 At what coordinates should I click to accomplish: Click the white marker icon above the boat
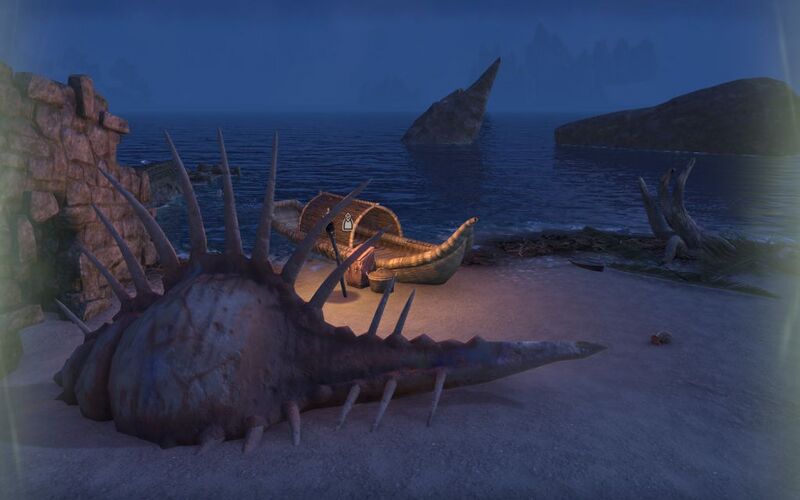click(x=347, y=222)
